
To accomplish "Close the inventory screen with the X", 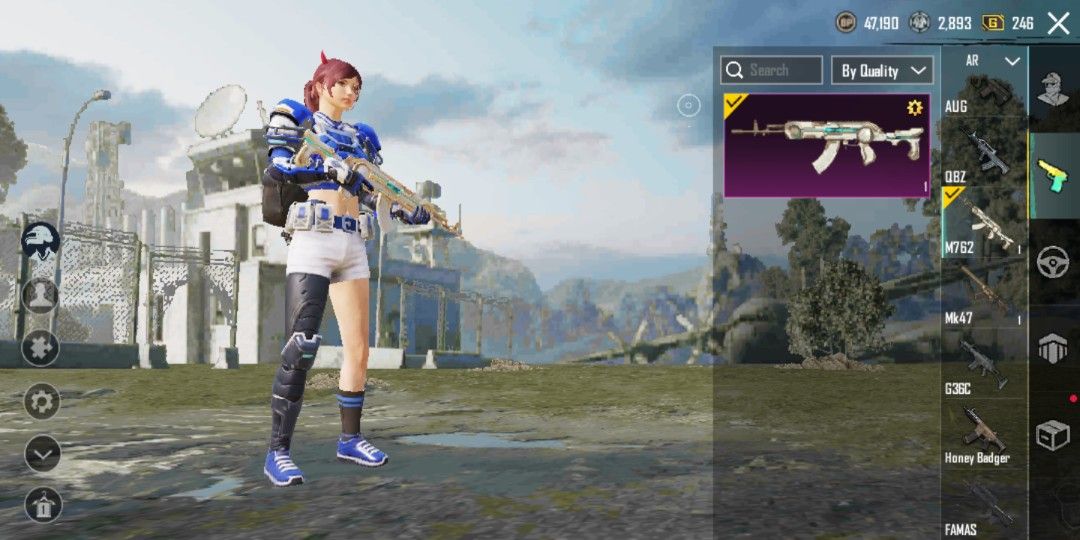I will 1058,23.
